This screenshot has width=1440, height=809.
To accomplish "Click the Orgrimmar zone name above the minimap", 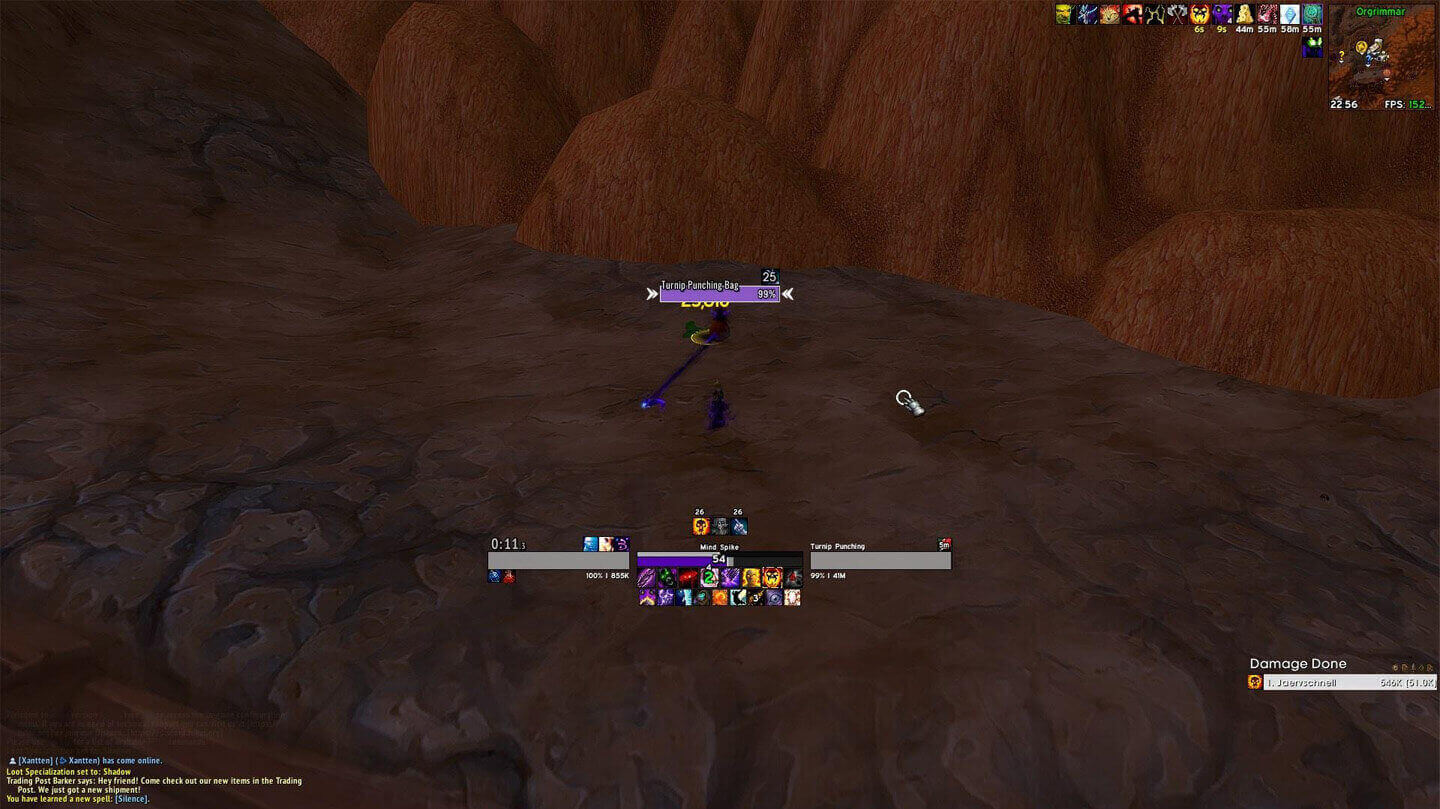I will (1380, 12).
